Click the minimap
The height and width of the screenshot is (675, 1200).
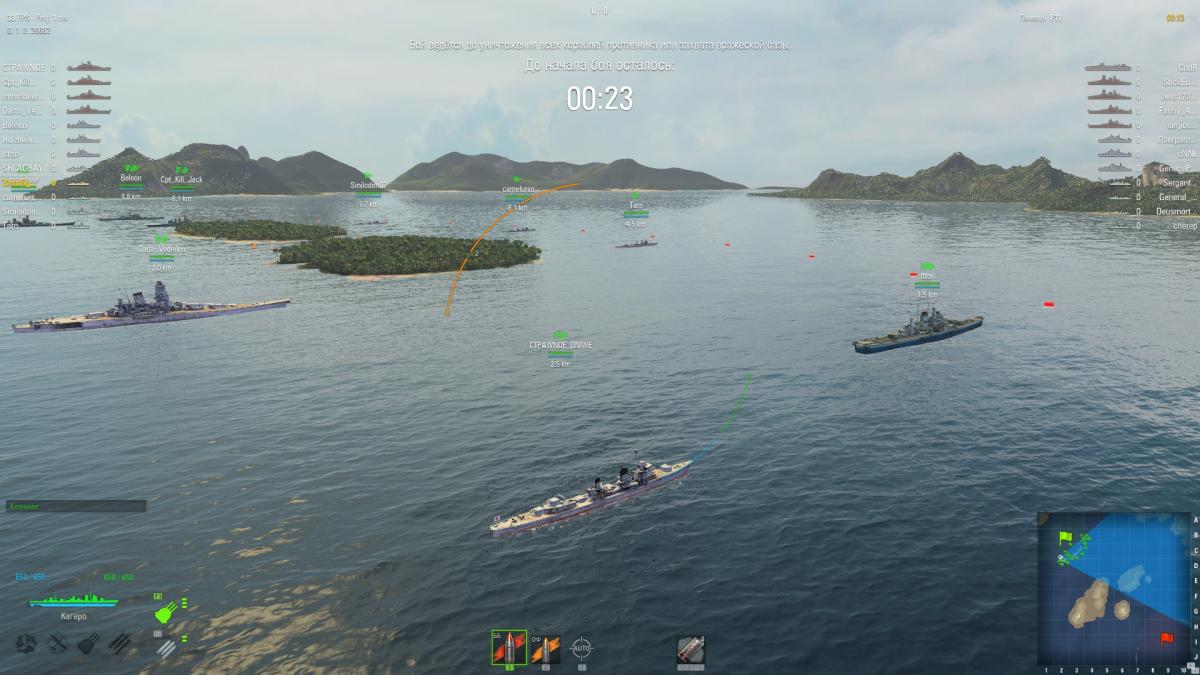click(x=1114, y=588)
